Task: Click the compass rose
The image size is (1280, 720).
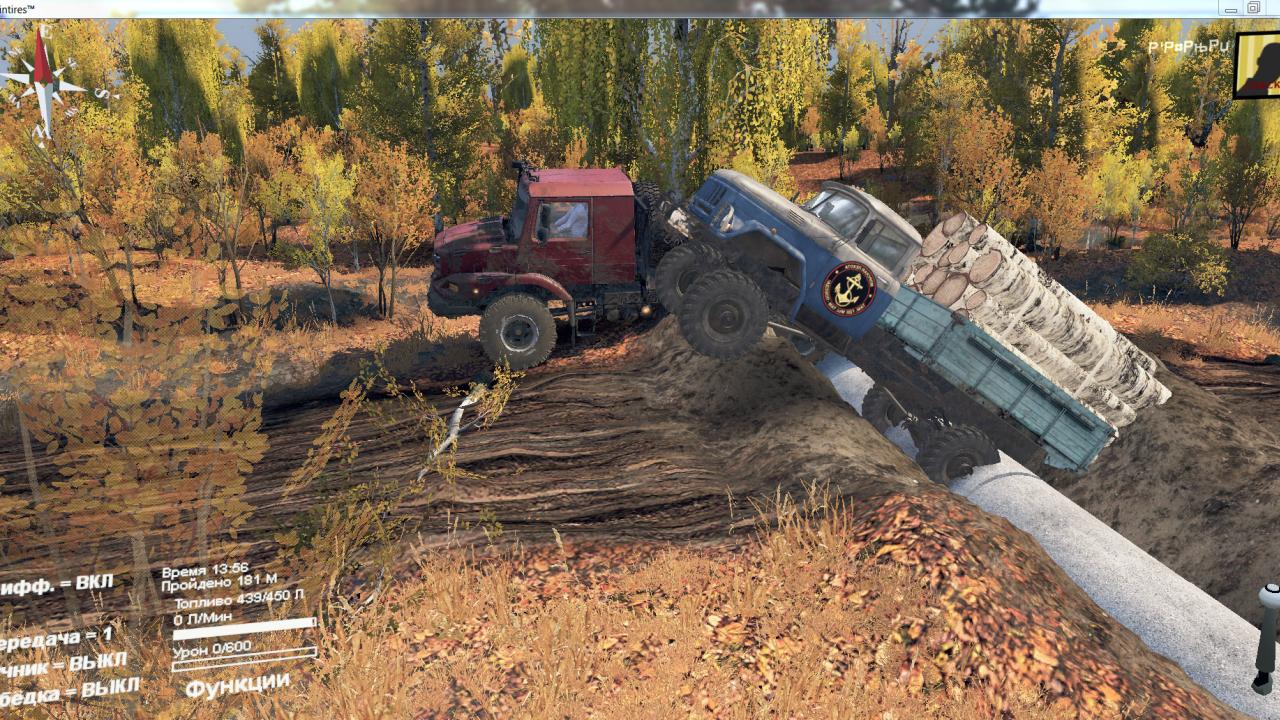Action: tap(43, 84)
